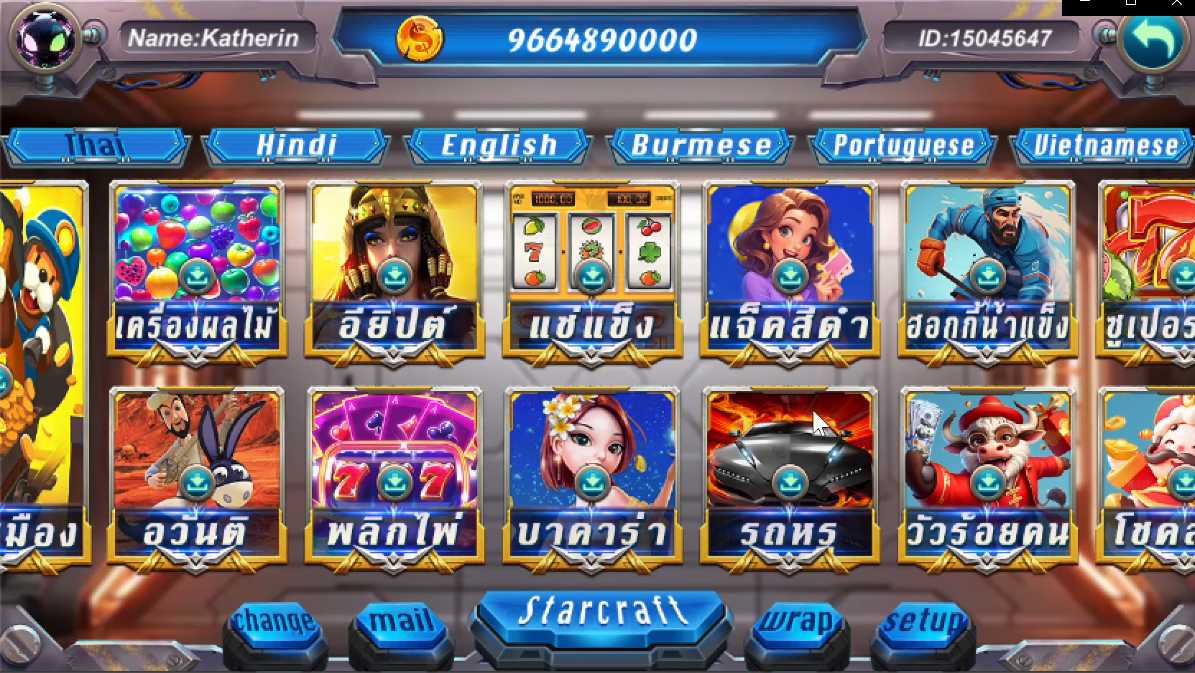1195x673 pixels.
Task: Select the Hindi language tab
Action: pyautogui.click(x=296, y=146)
